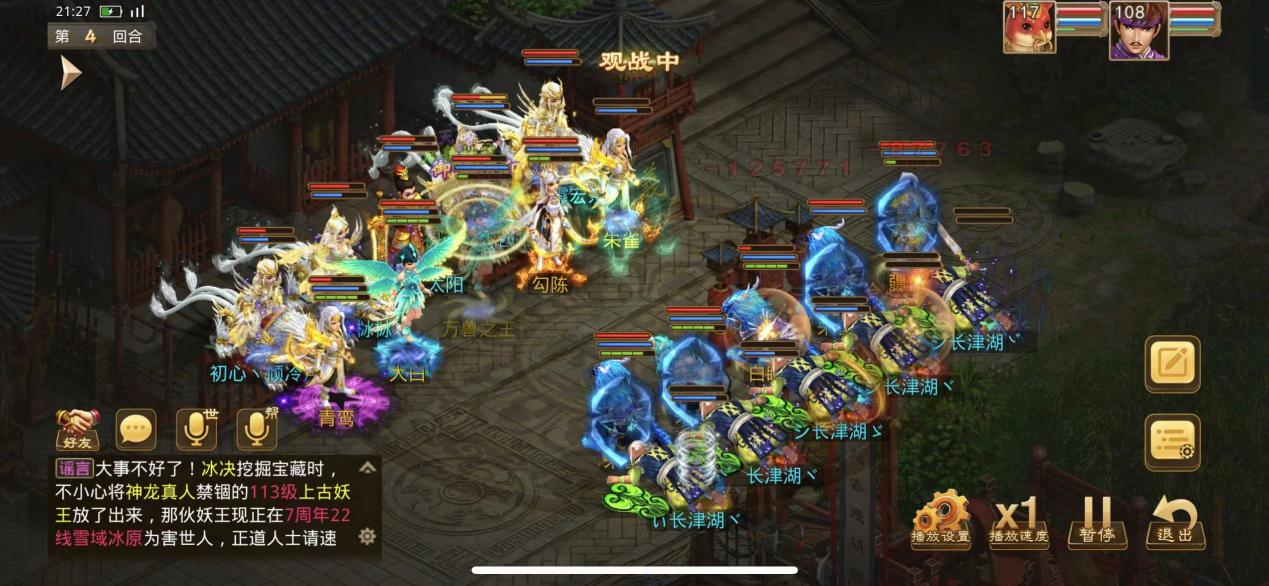
Task: Click the golden arrow under the round counter
Action: pos(70,72)
